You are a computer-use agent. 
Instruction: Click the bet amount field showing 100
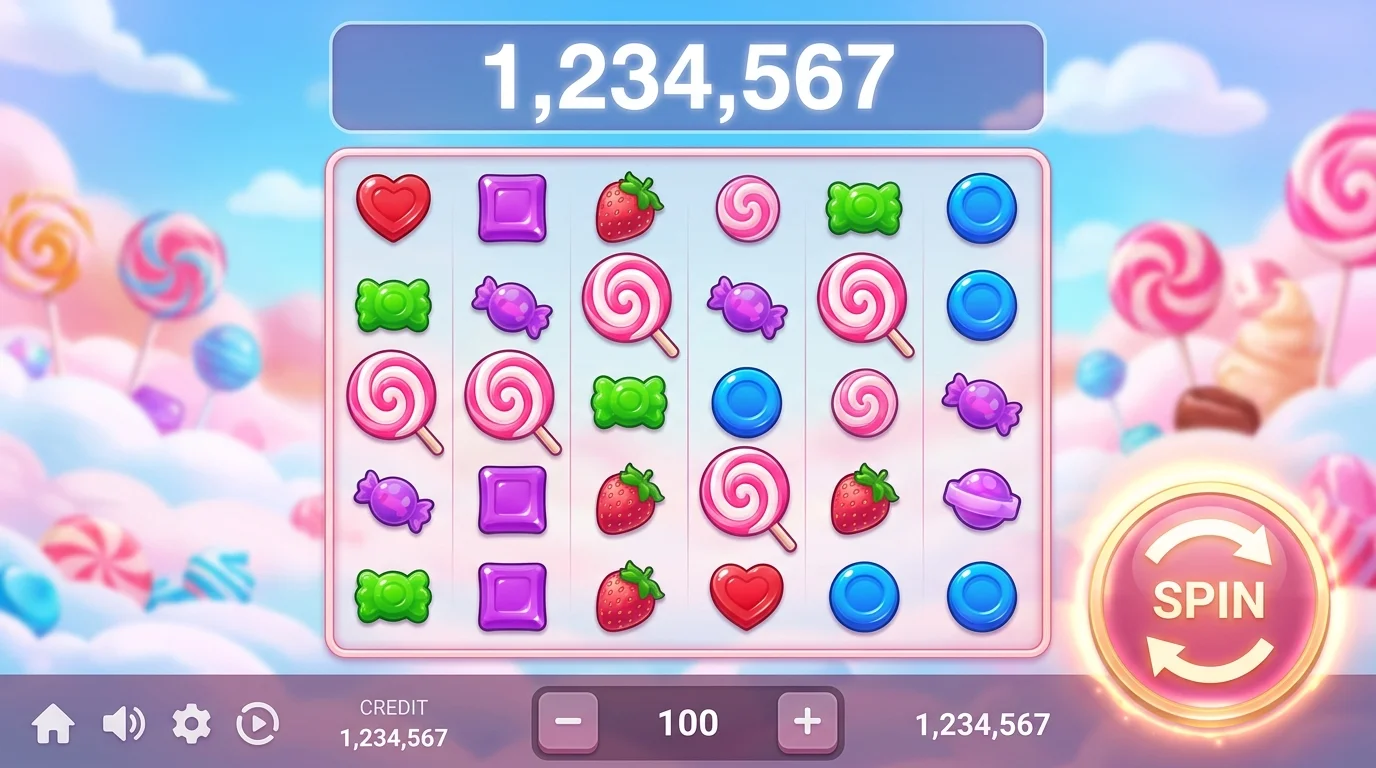687,722
